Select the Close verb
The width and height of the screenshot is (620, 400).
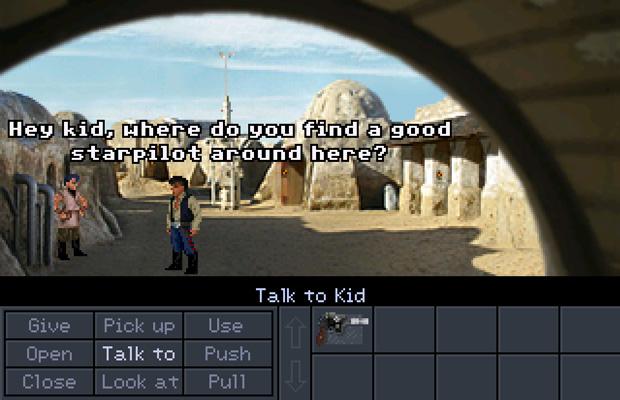(49, 381)
